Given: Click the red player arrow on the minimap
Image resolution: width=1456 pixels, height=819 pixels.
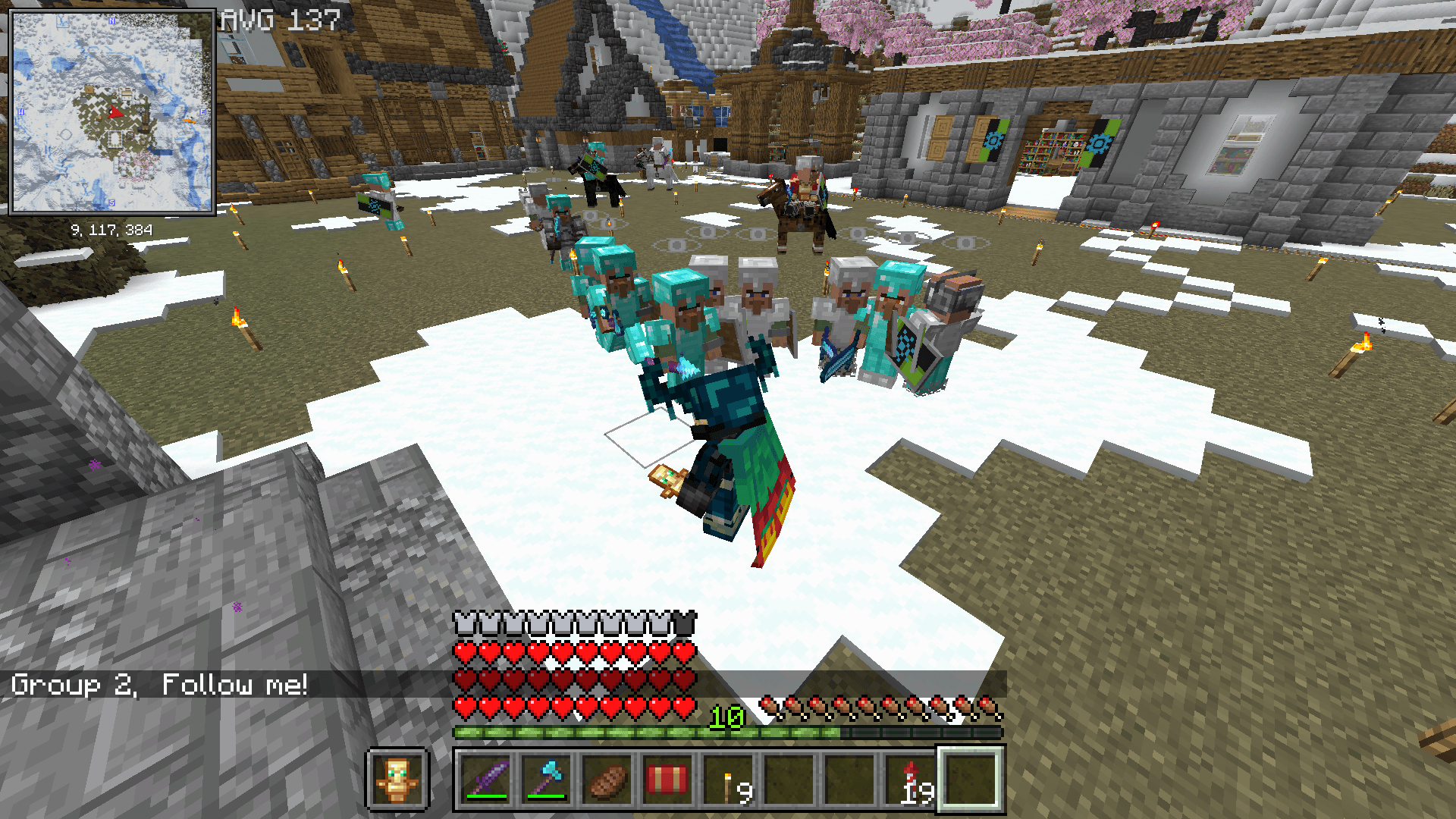Looking at the screenshot, I should [116, 112].
